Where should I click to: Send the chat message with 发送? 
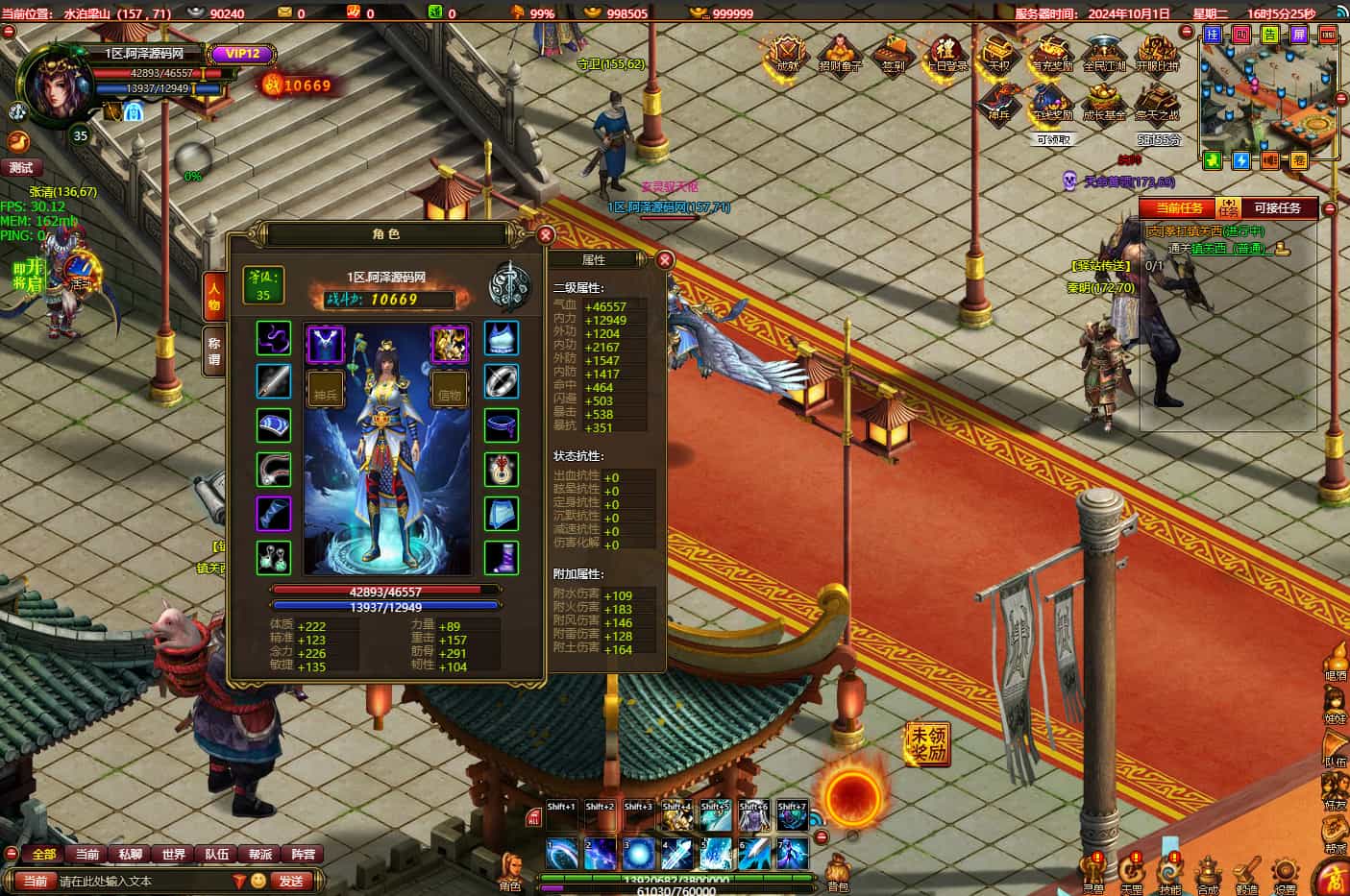(x=290, y=881)
